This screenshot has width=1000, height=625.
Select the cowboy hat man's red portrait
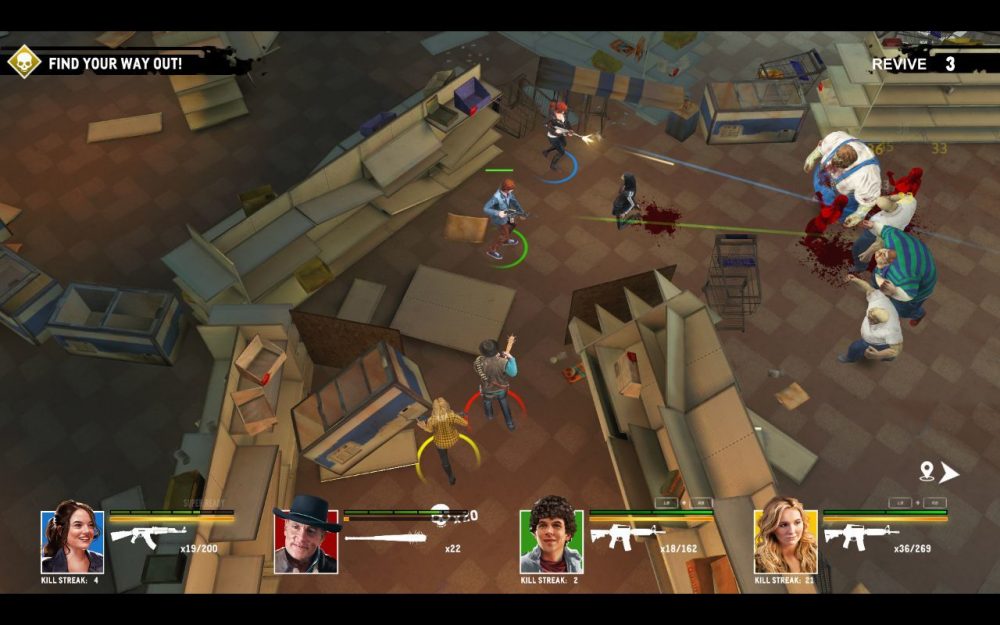[306, 541]
